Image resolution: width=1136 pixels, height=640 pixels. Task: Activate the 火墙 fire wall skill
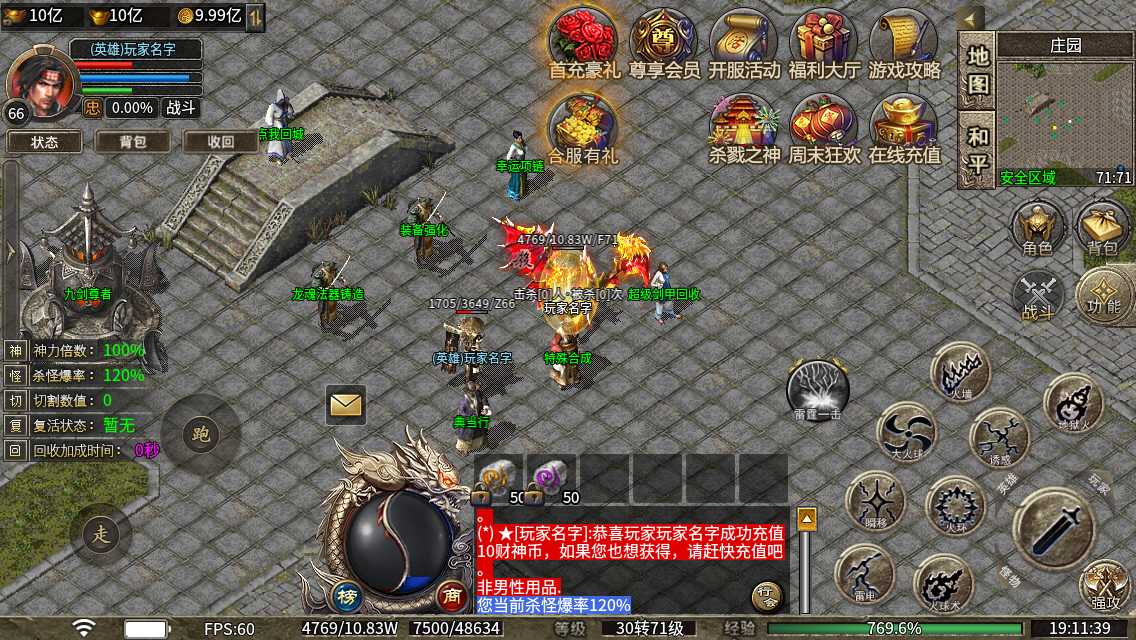(x=961, y=372)
